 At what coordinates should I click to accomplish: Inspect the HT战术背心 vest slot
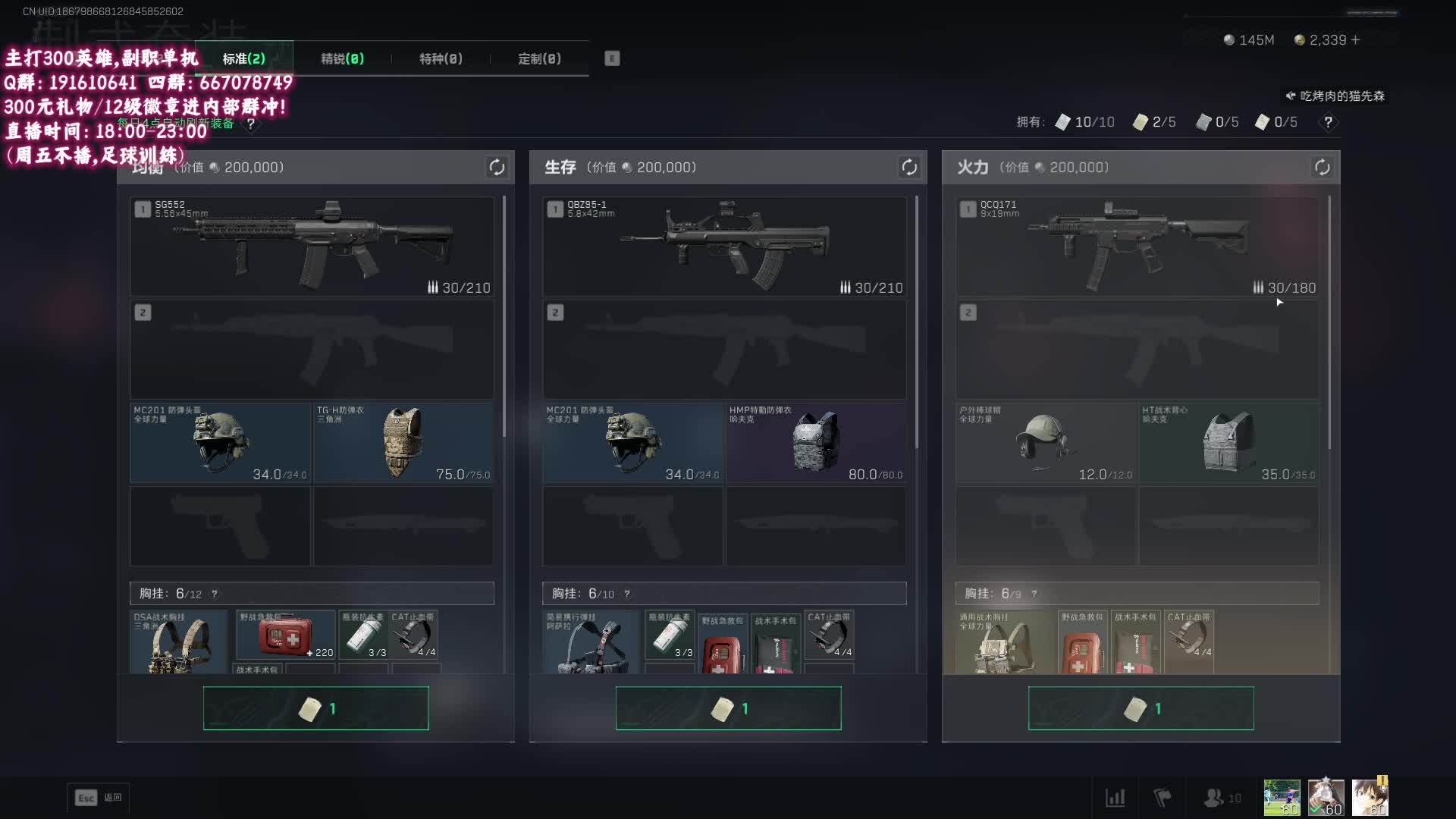(1228, 444)
